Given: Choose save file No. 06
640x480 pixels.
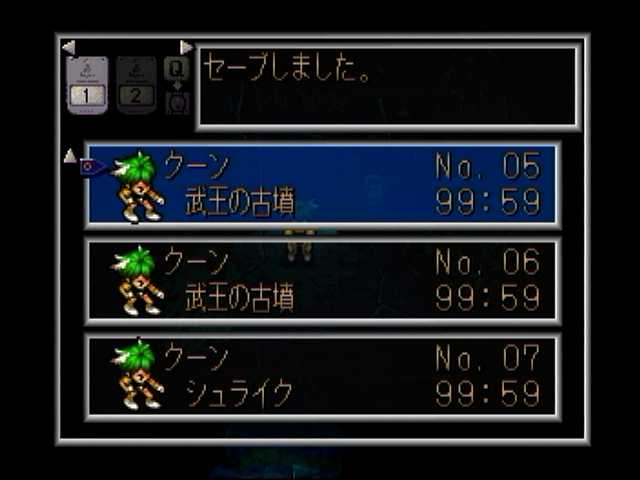Looking at the screenshot, I should (322, 281).
